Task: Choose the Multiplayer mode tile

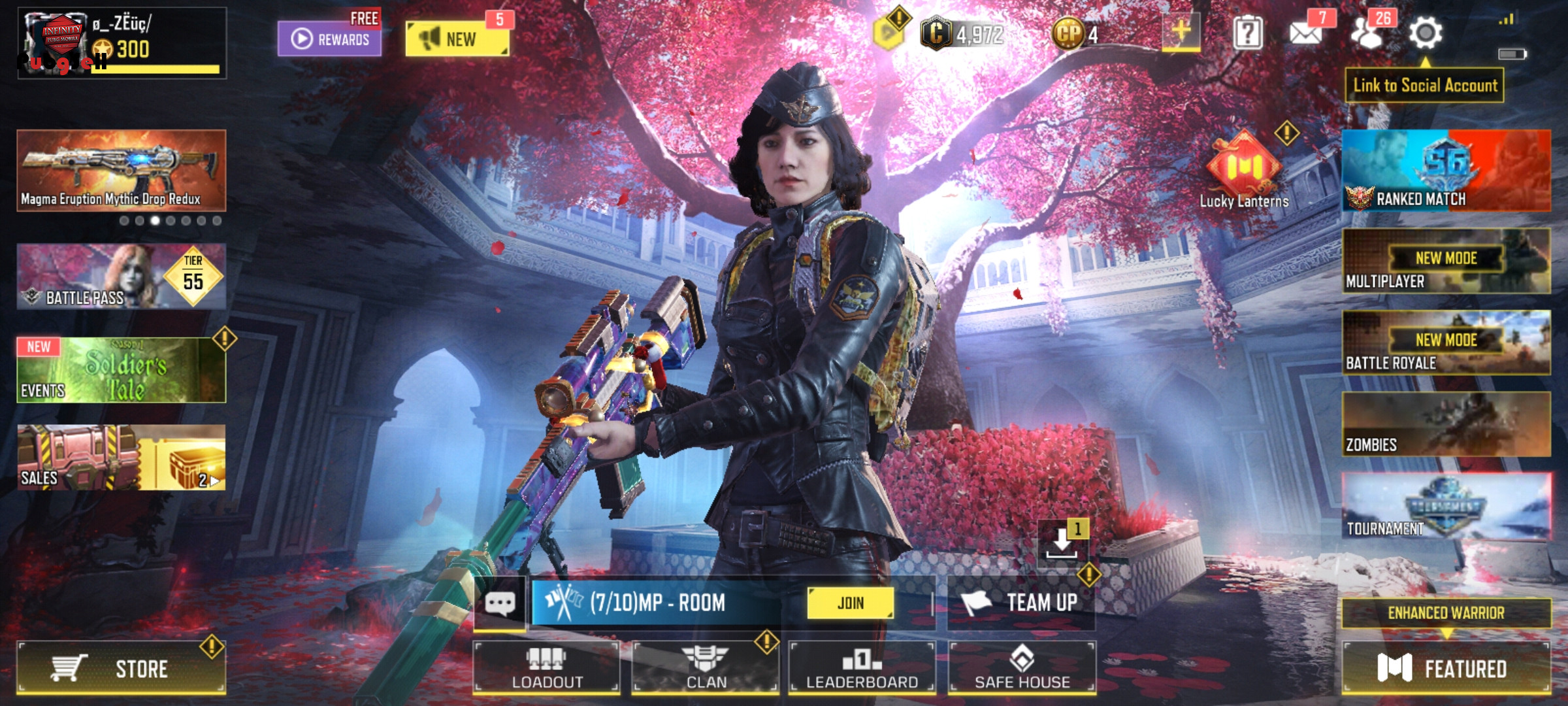Action: pyautogui.click(x=1446, y=261)
